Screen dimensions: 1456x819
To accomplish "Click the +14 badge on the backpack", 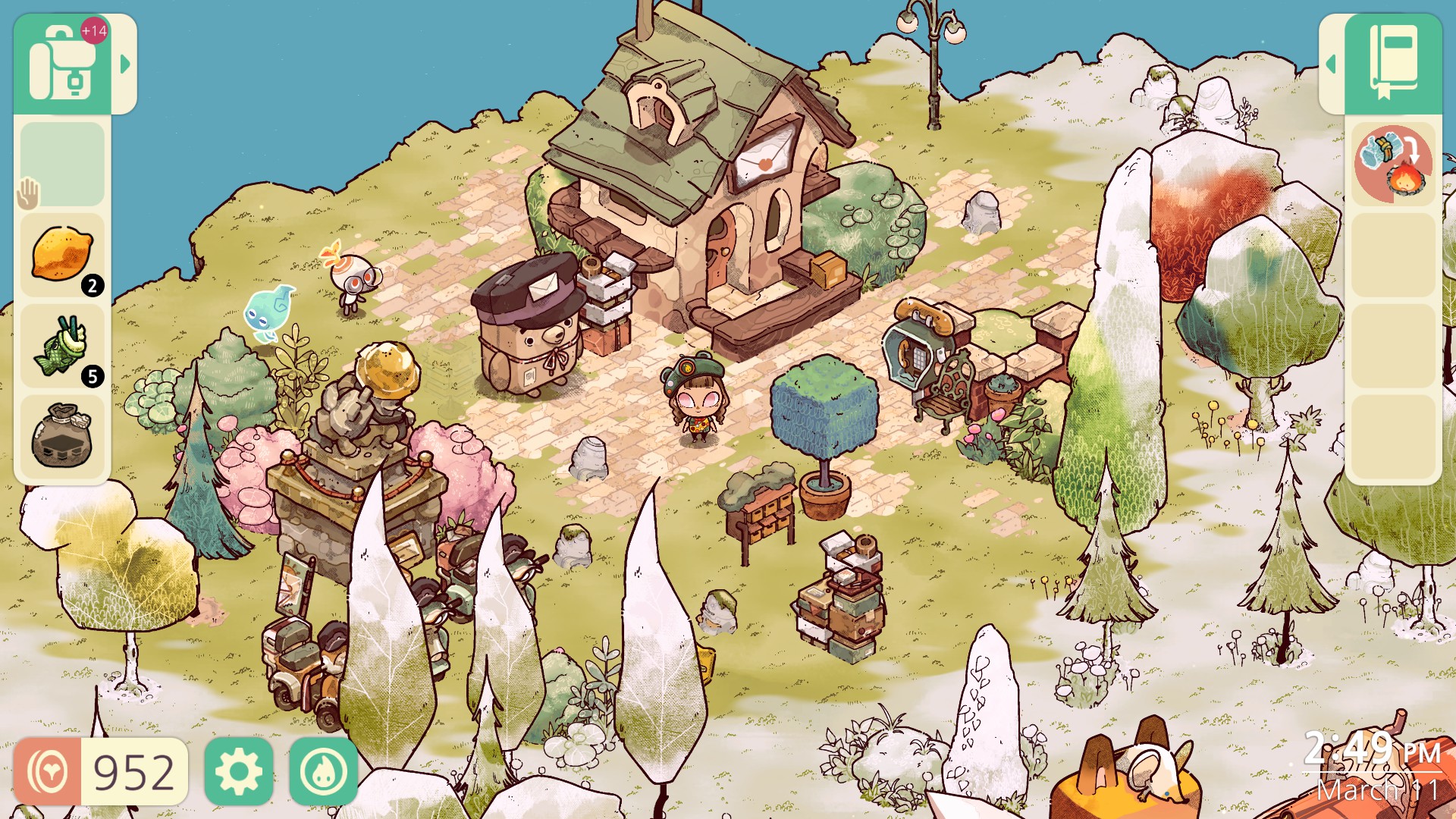I will point(96,29).
